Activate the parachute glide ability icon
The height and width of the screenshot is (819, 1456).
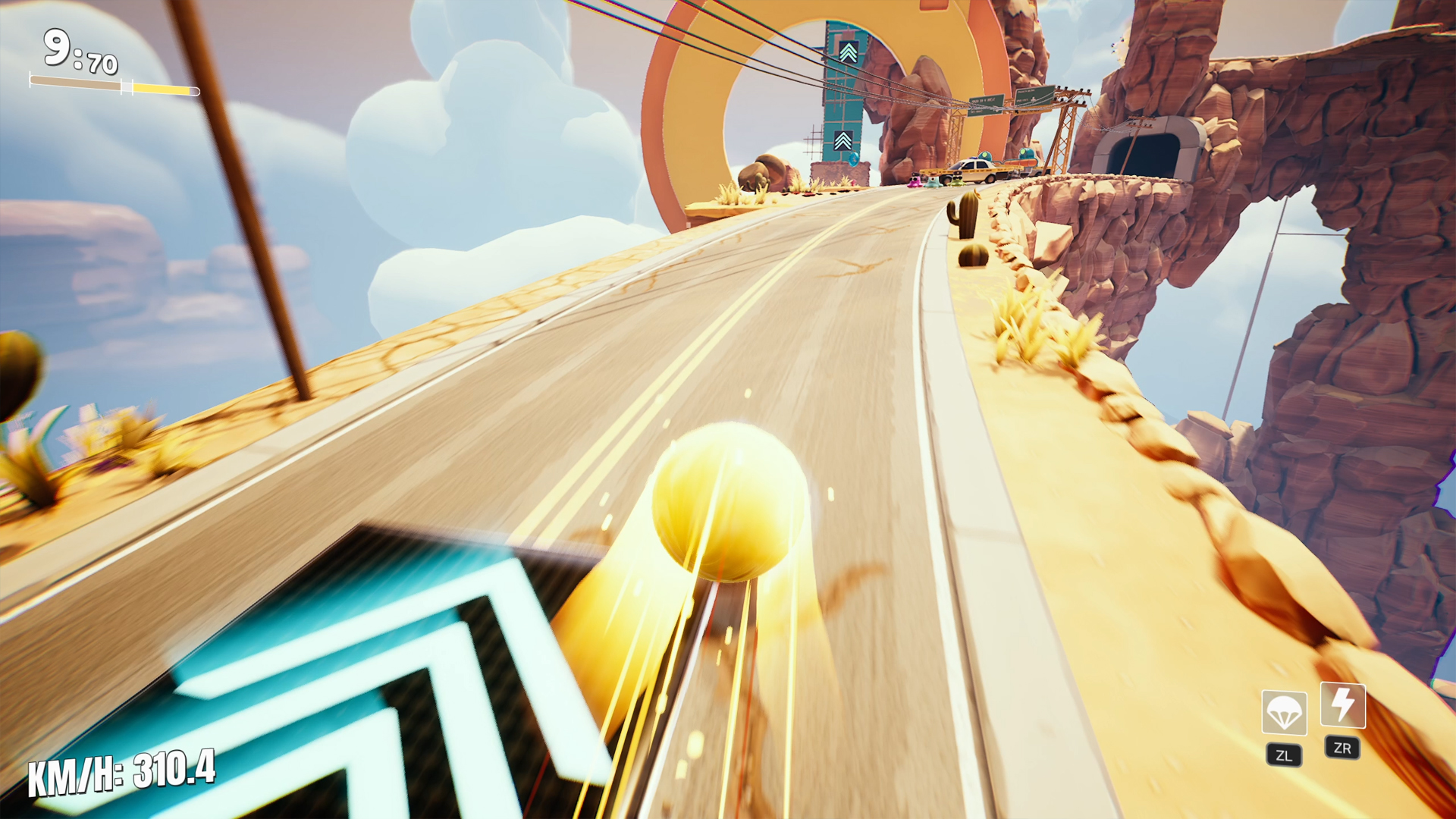[1283, 712]
